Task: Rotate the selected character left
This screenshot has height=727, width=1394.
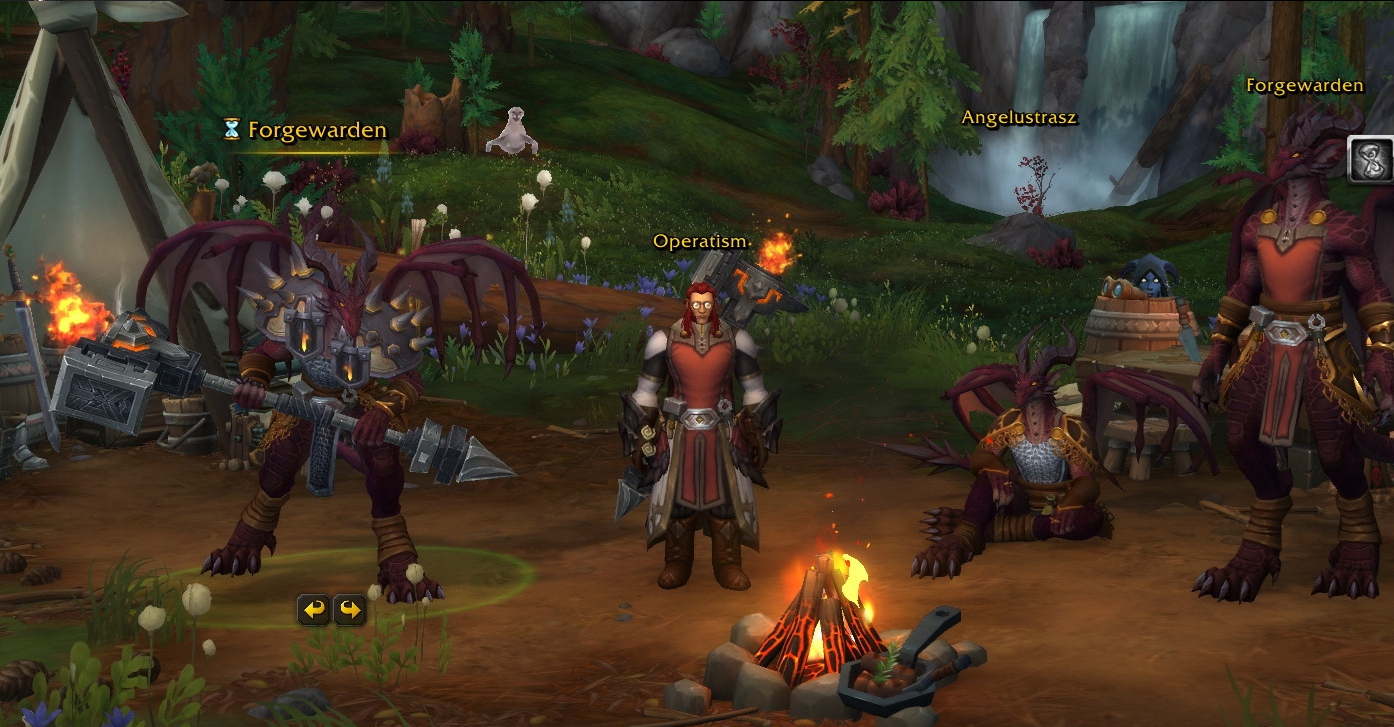Action: pyautogui.click(x=315, y=609)
